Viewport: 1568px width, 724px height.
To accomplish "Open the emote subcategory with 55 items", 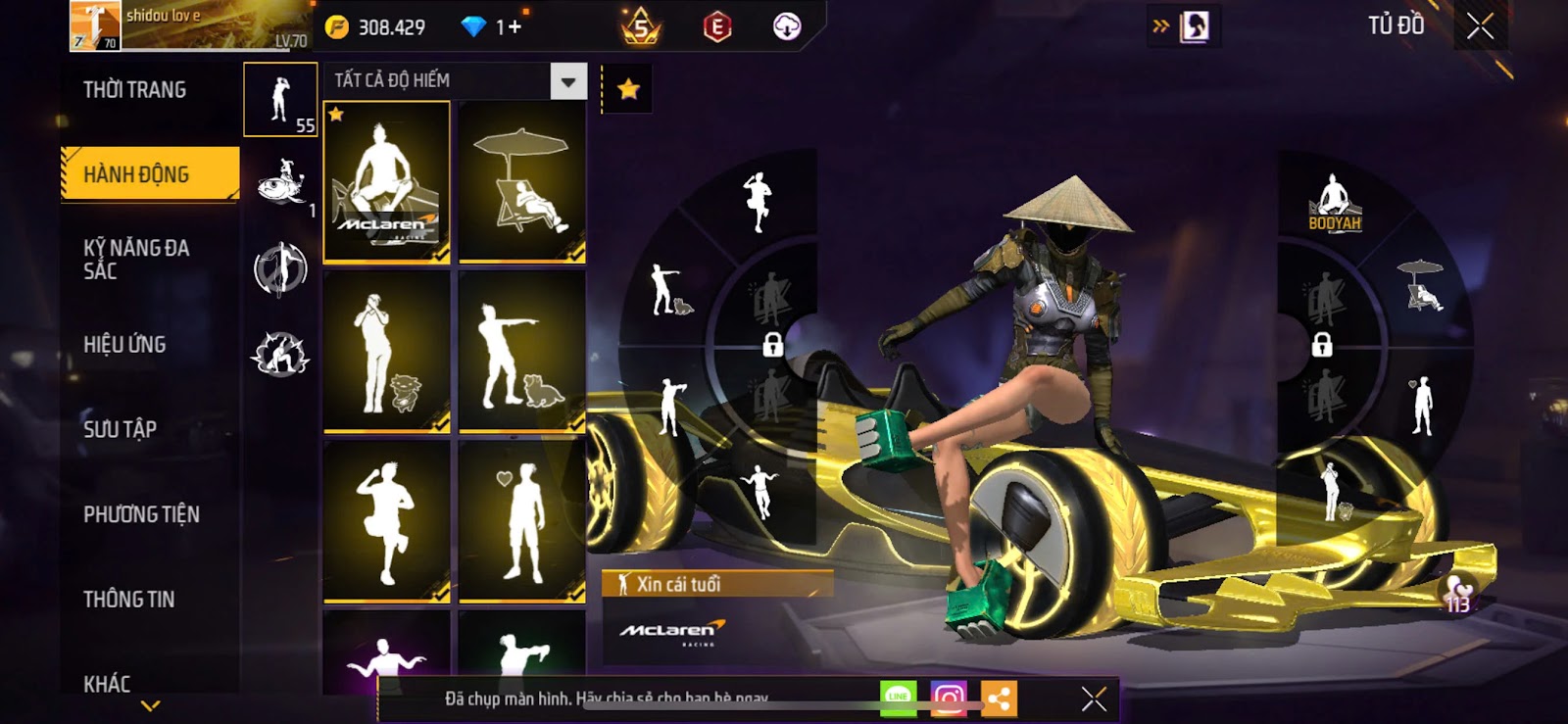I will (x=280, y=100).
